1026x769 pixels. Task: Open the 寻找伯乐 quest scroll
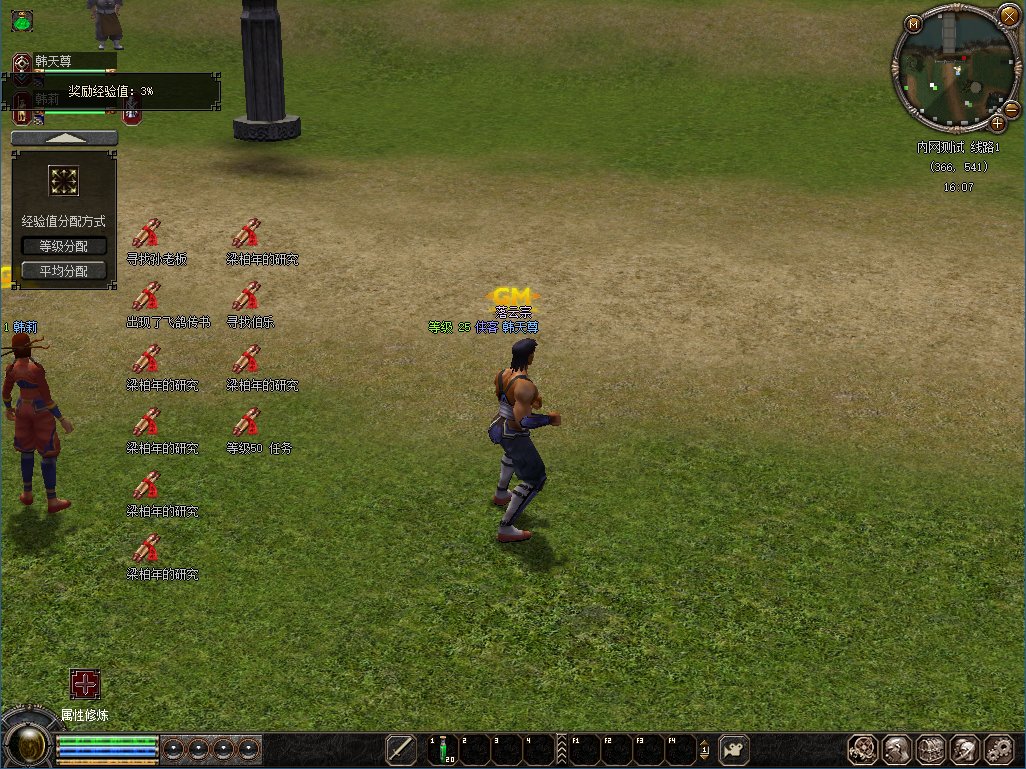coord(246,296)
